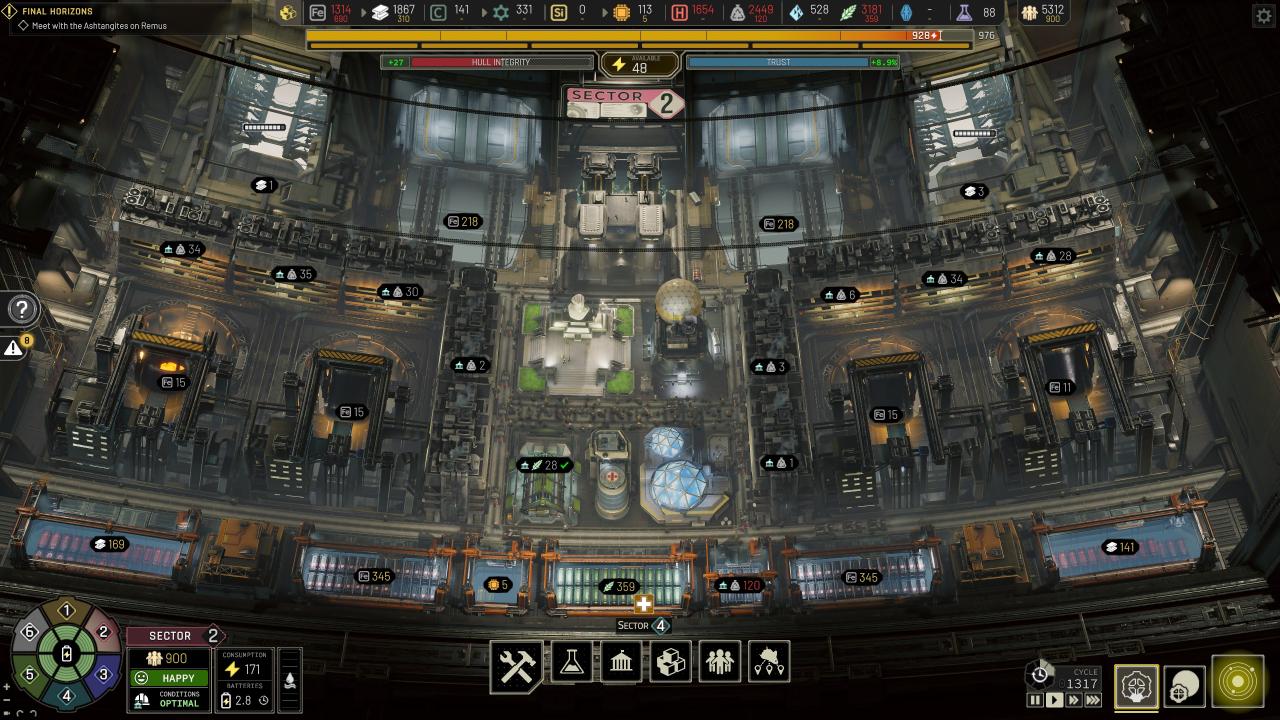Viewport: 1280px width, 720px height.
Task: Switch to the station exterior view
Action: click(1185, 686)
